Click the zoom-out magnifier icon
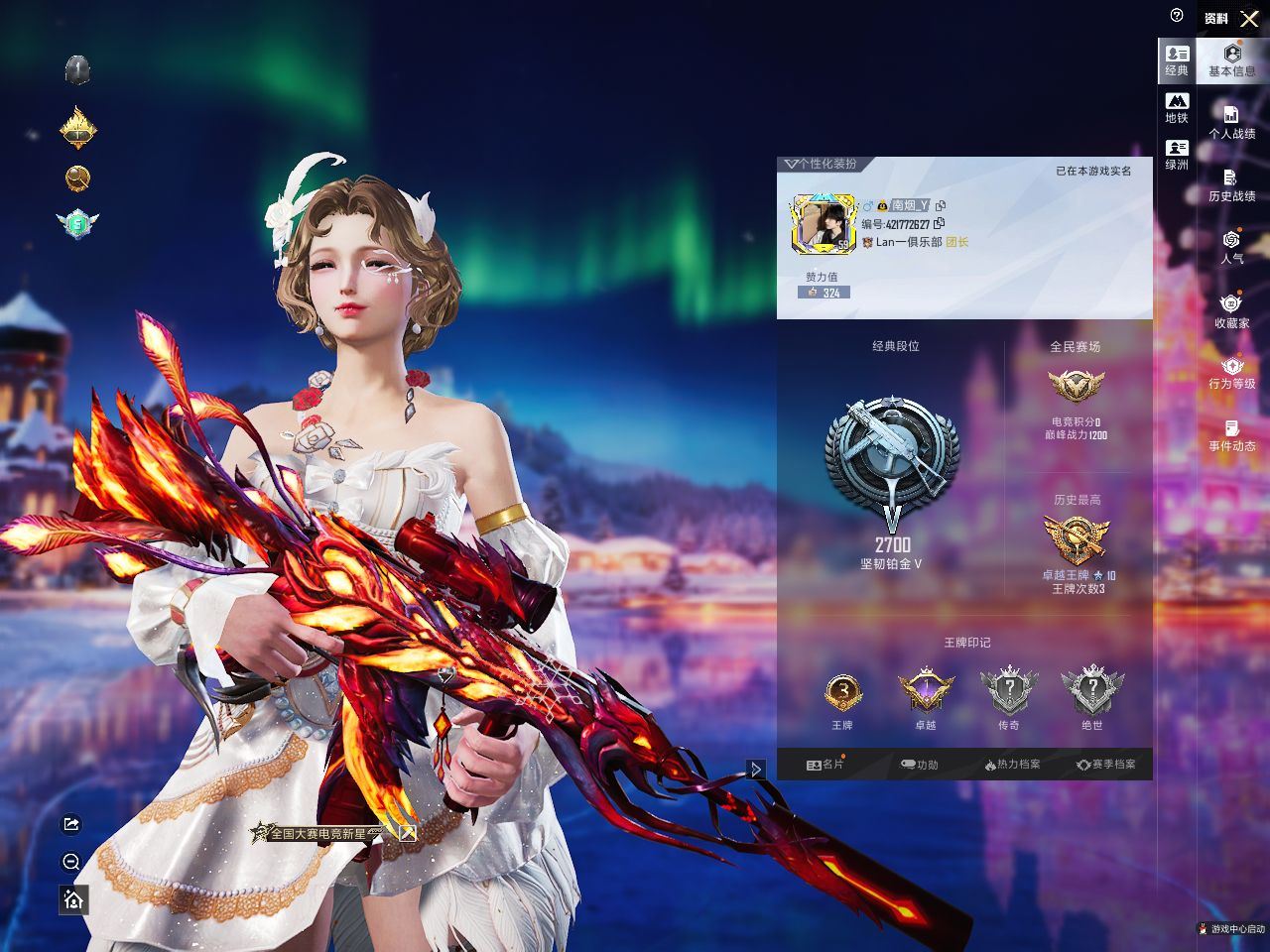Screen dimensions: 1270x952 [x=71, y=862]
